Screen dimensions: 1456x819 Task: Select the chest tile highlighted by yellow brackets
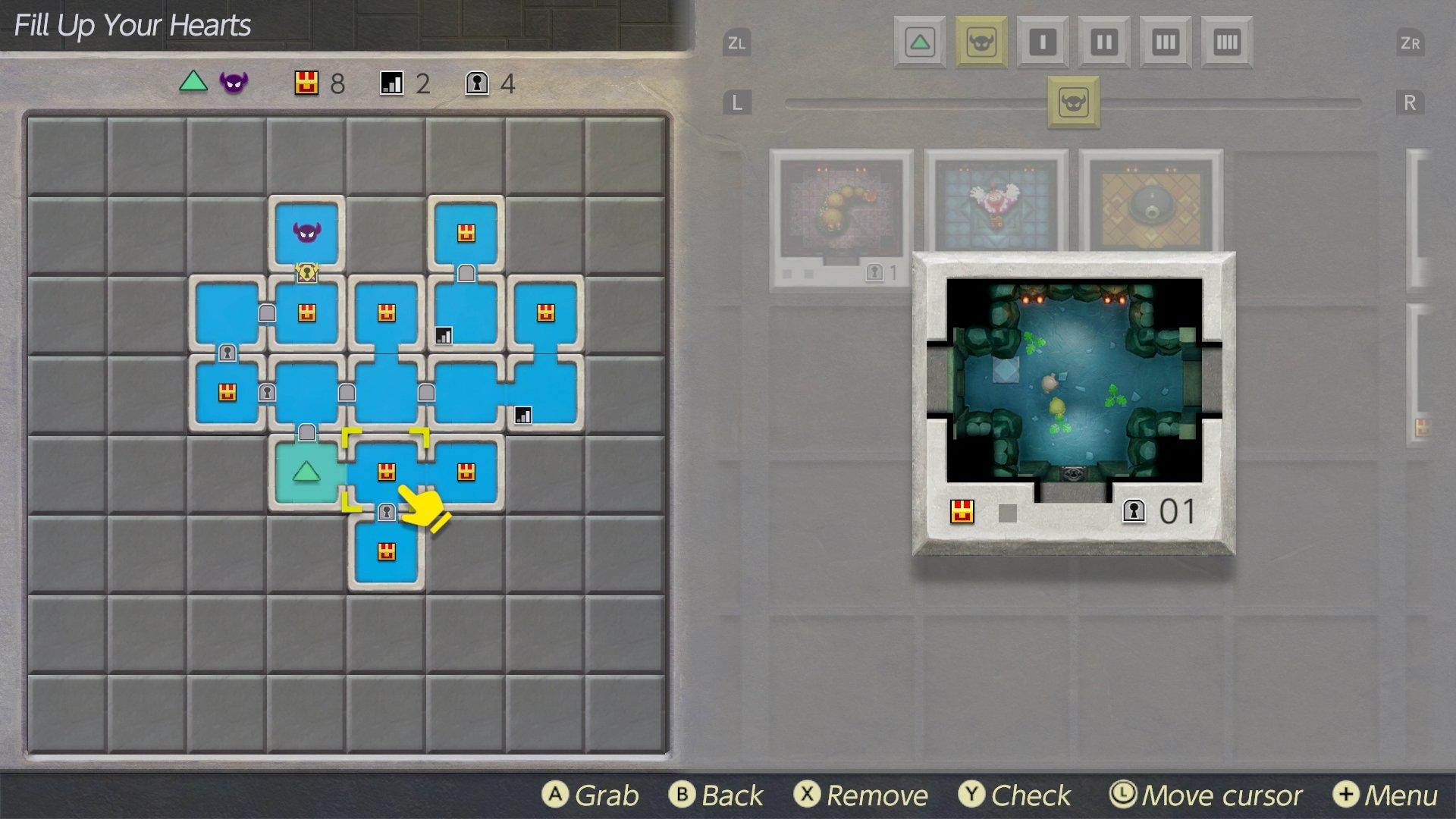(386, 472)
